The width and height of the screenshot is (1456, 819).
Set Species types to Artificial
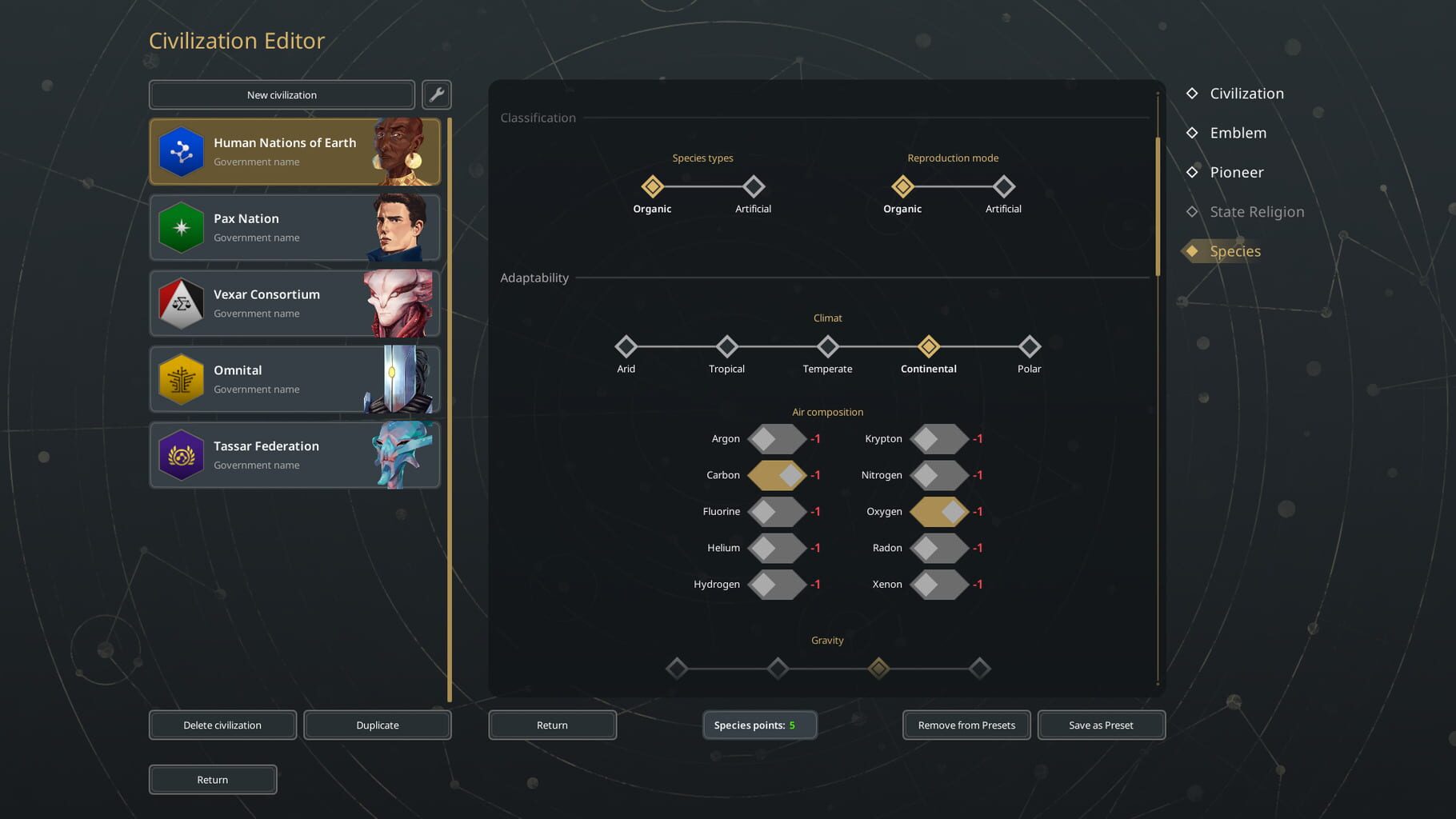753,186
